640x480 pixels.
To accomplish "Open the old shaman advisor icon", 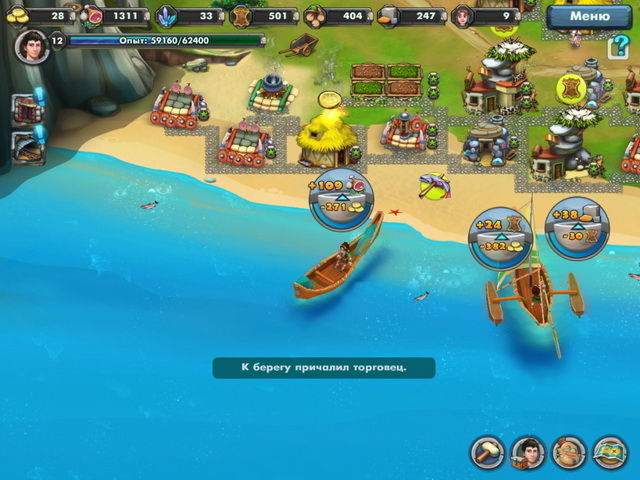I will tap(568, 452).
